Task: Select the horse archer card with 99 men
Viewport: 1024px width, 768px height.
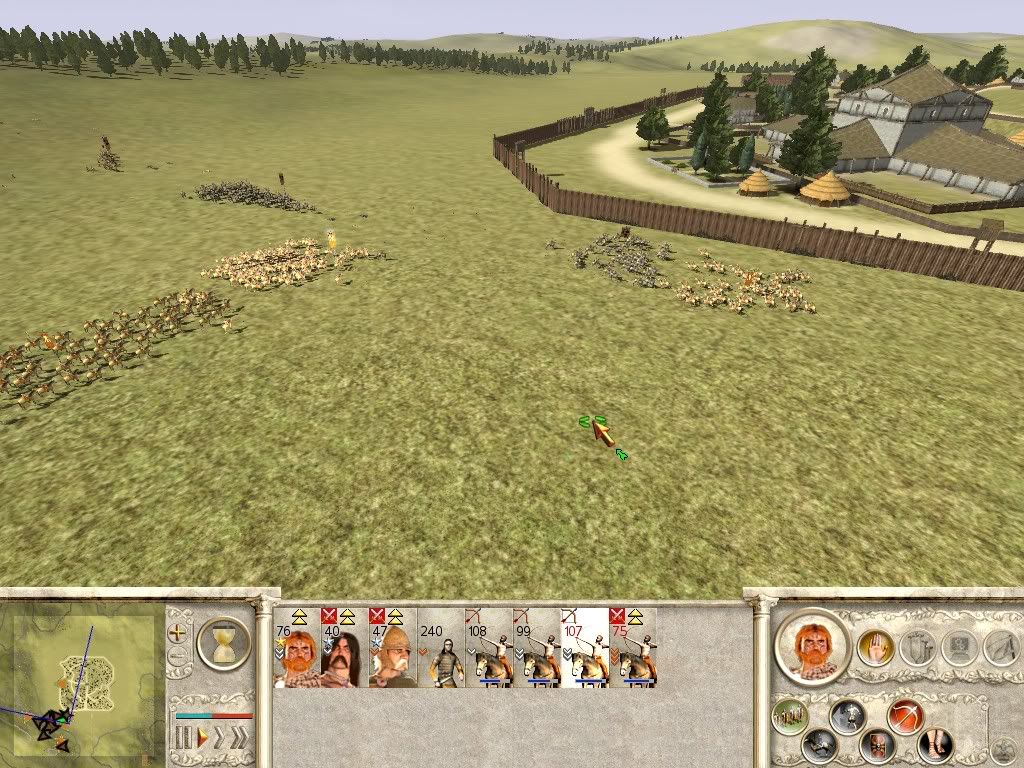Action: (x=537, y=648)
